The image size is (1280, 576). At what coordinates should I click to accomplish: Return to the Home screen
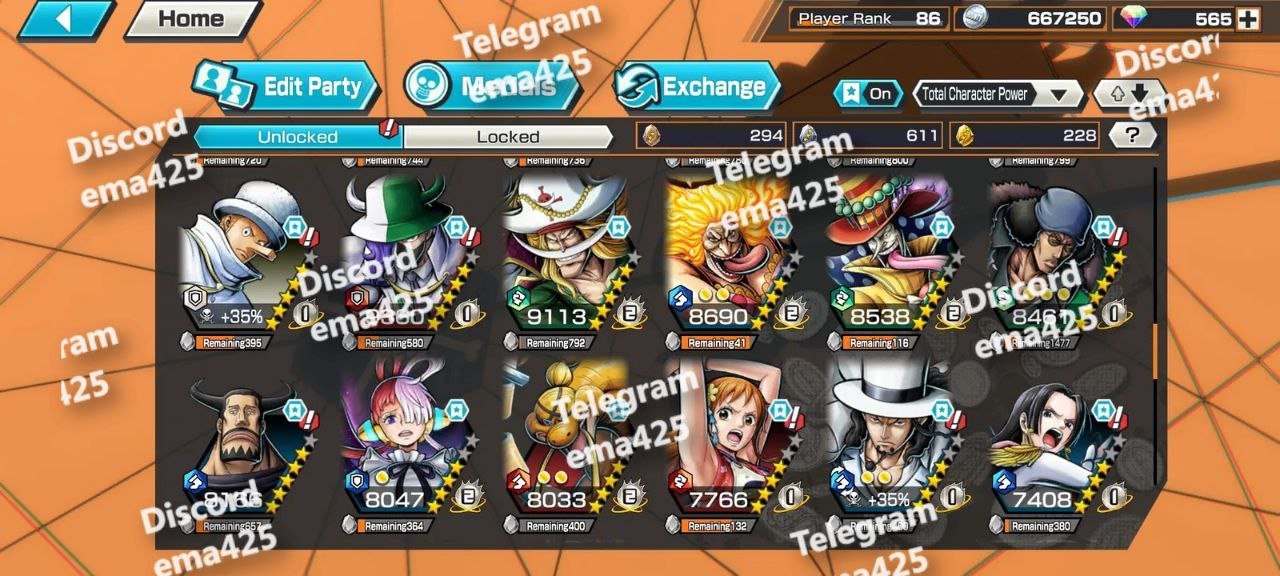[192, 19]
